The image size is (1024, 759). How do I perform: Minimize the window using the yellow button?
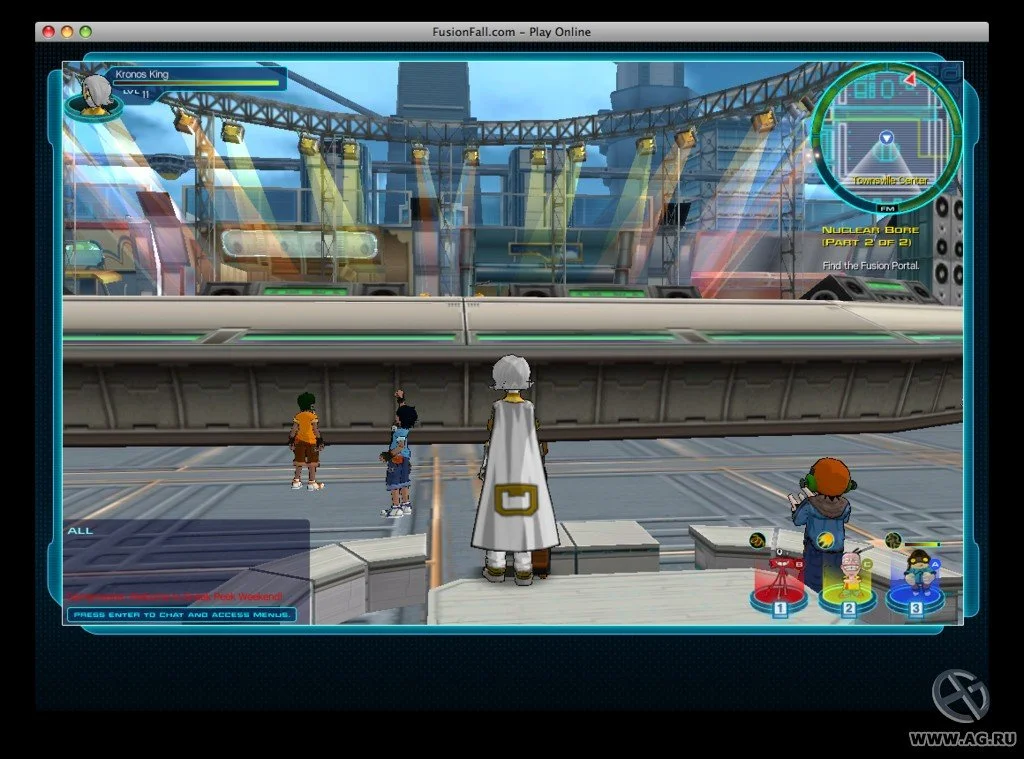pos(67,32)
